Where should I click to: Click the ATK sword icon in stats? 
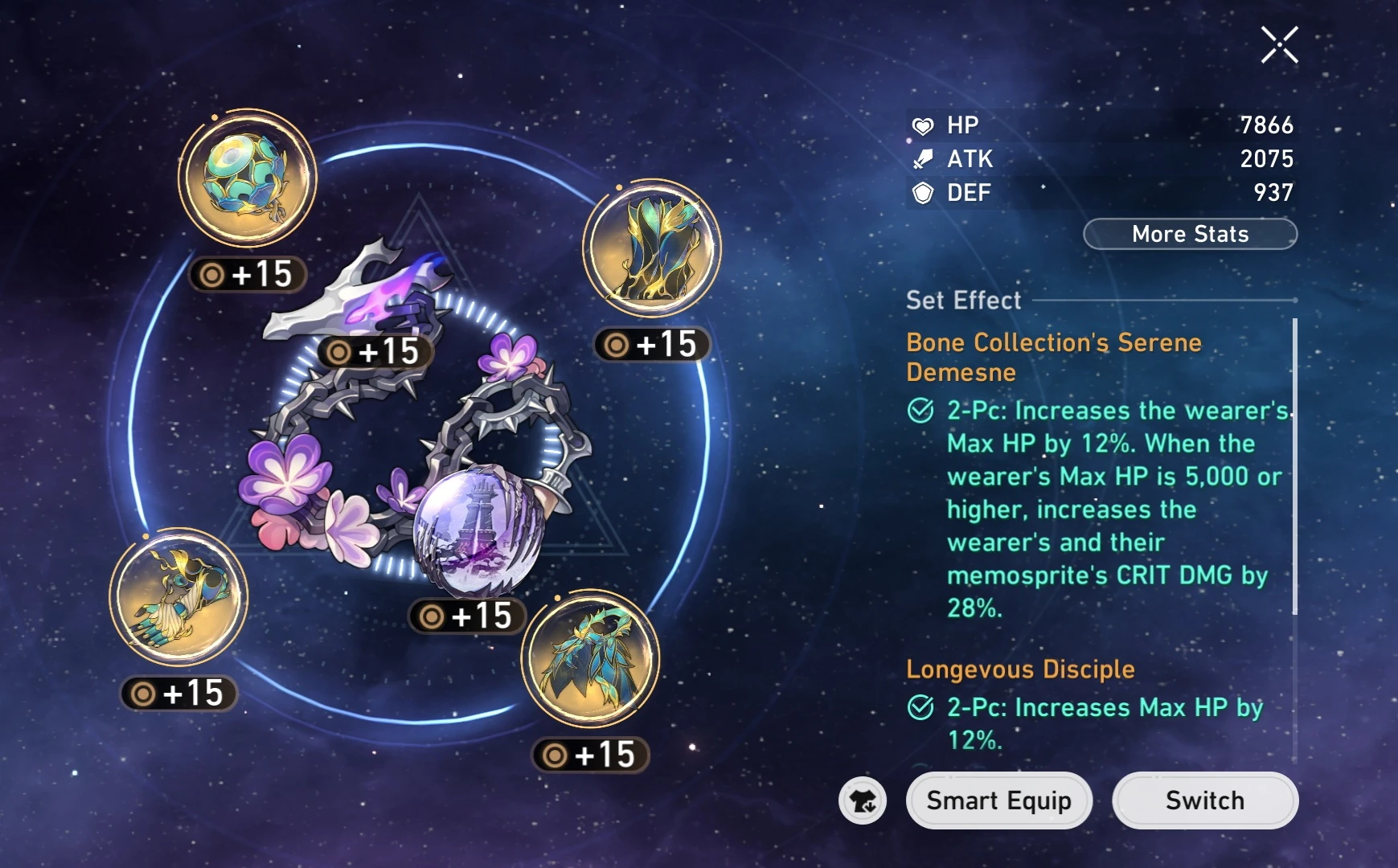click(x=925, y=159)
